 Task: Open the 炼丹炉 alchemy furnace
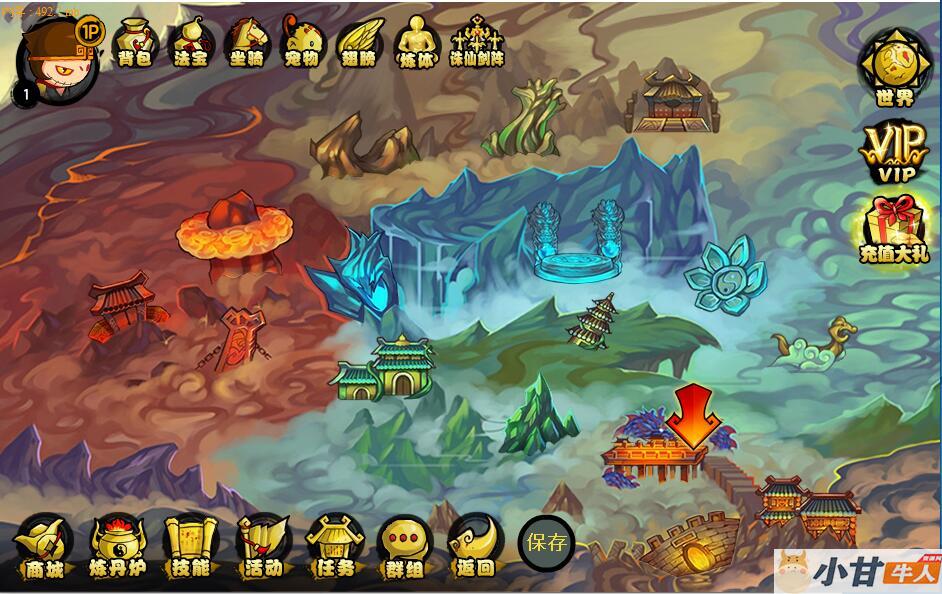click(x=117, y=546)
